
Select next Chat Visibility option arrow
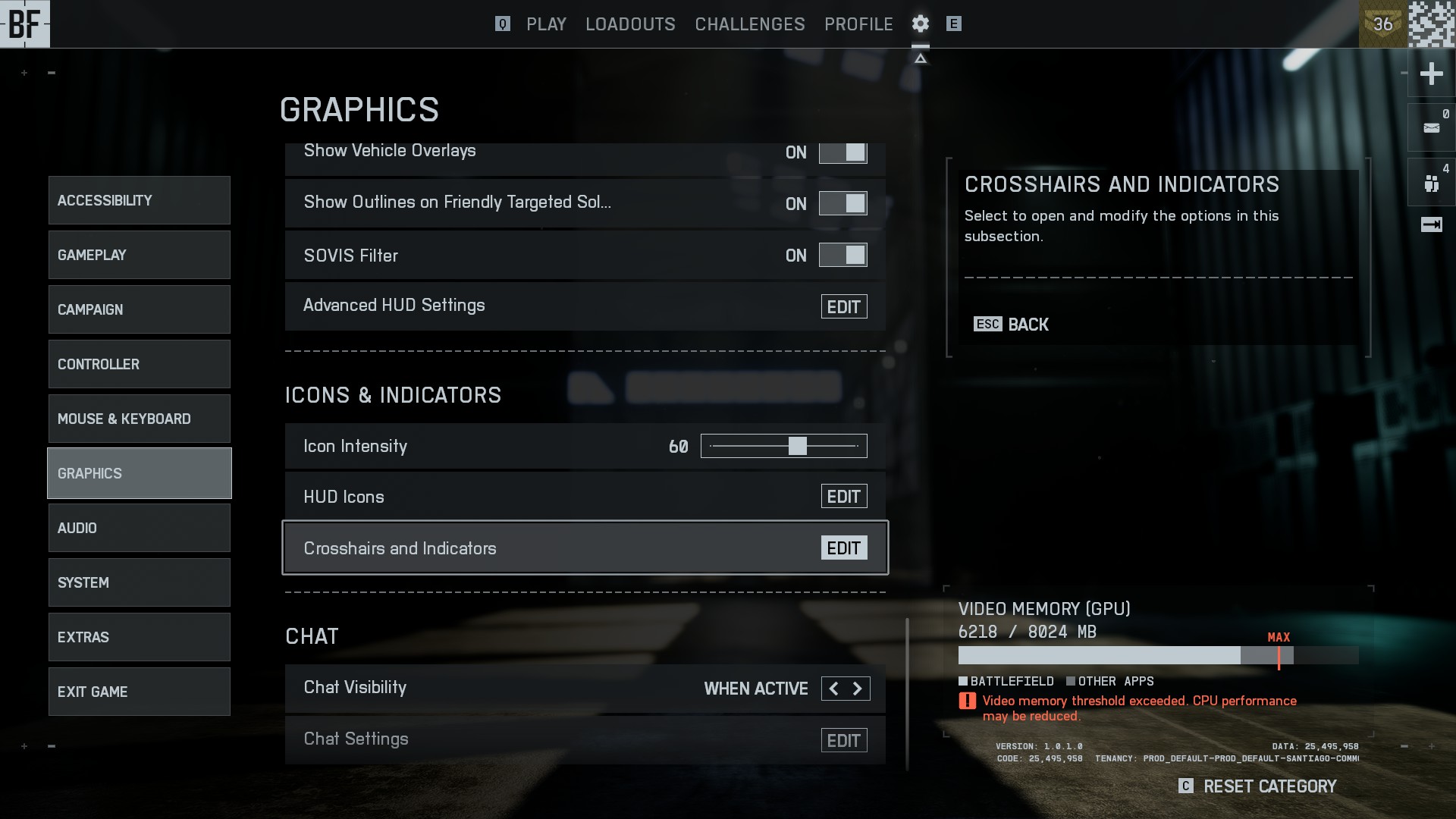[858, 689]
